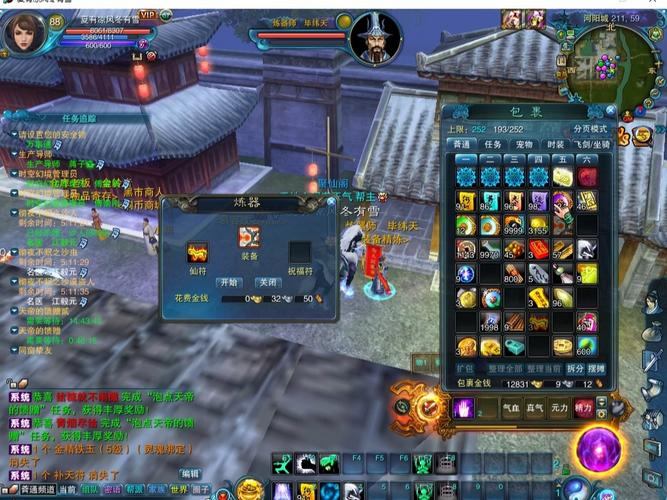The image size is (667, 500).
Task: Start refining with the 开始 button
Action: [230, 282]
